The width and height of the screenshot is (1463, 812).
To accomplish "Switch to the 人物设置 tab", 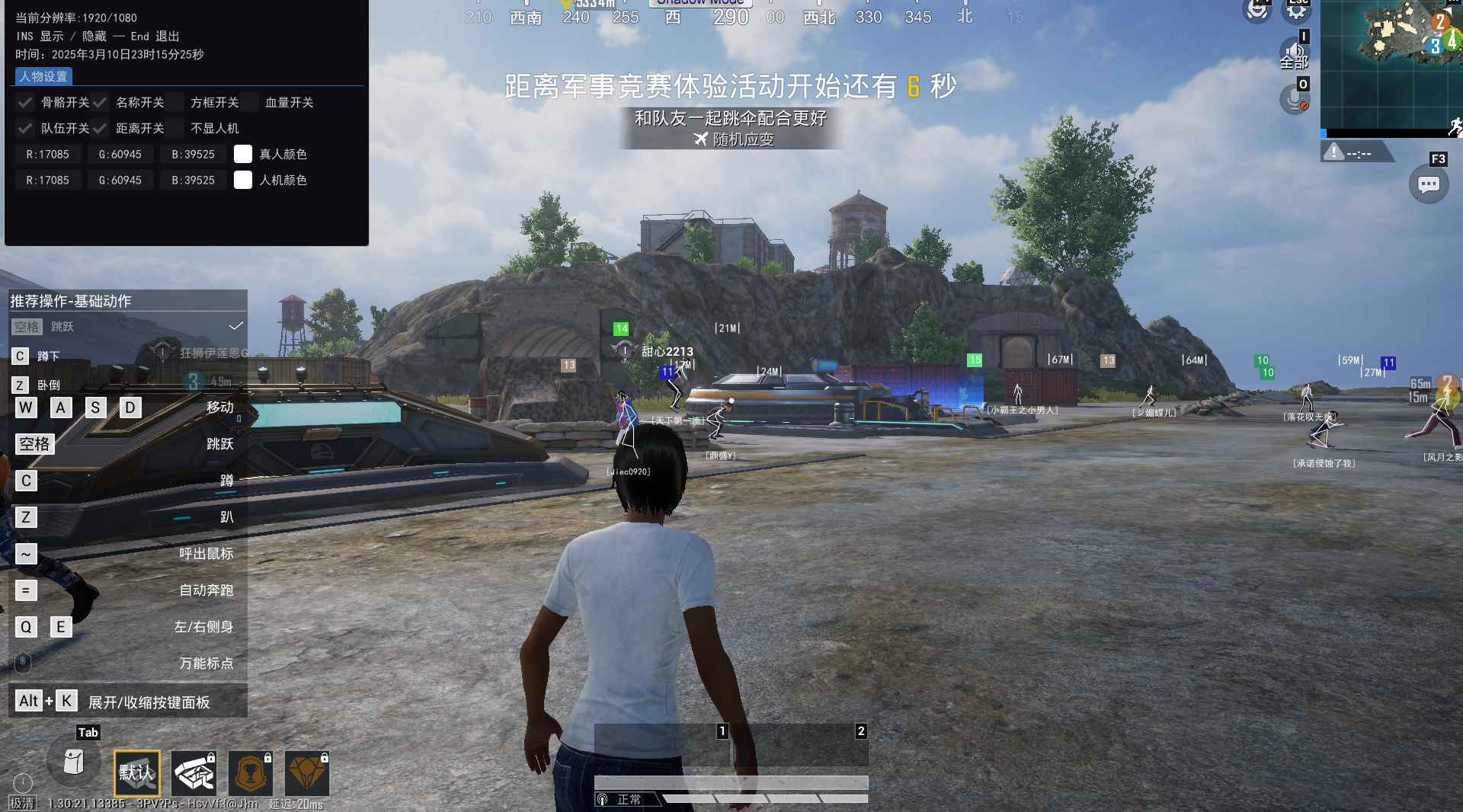I will click(x=42, y=76).
